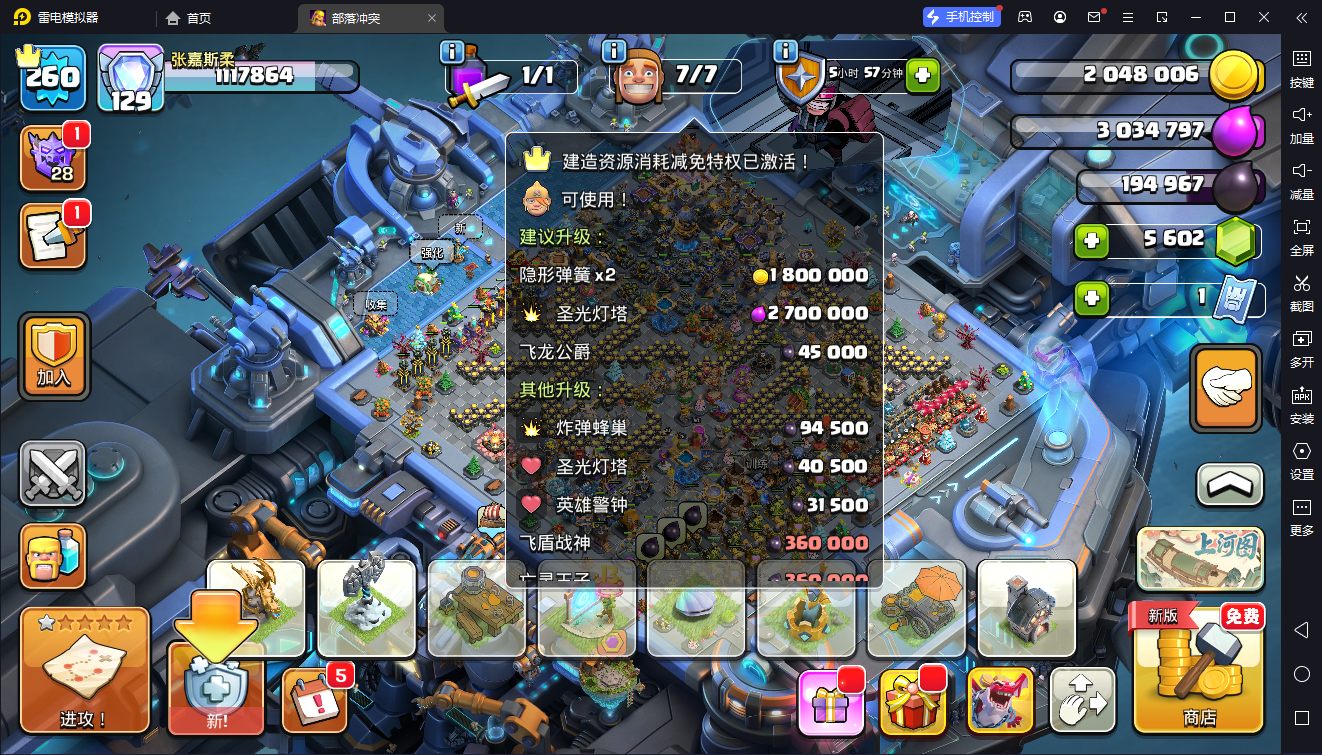Open the barbarian builder potion icon

(x=54, y=555)
